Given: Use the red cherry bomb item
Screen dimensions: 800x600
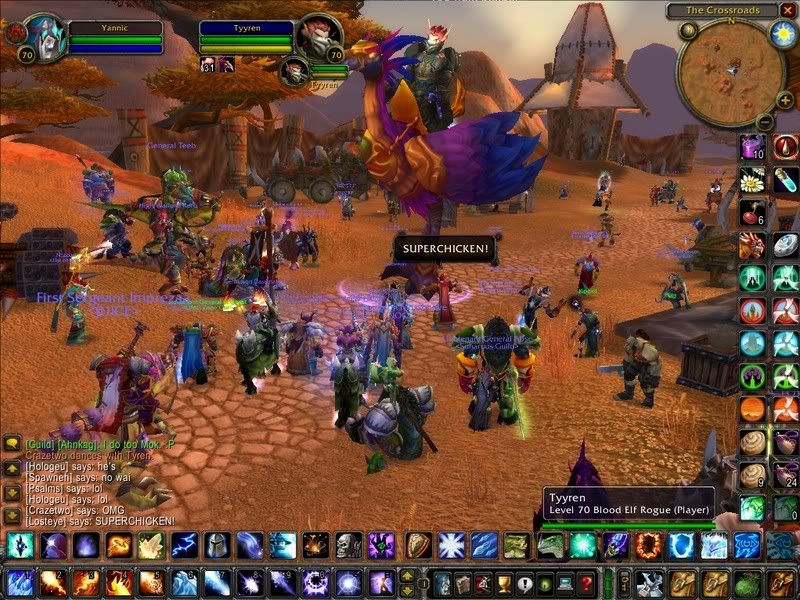Looking at the screenshot, I should pyautogui.click(x=753, y=213).
